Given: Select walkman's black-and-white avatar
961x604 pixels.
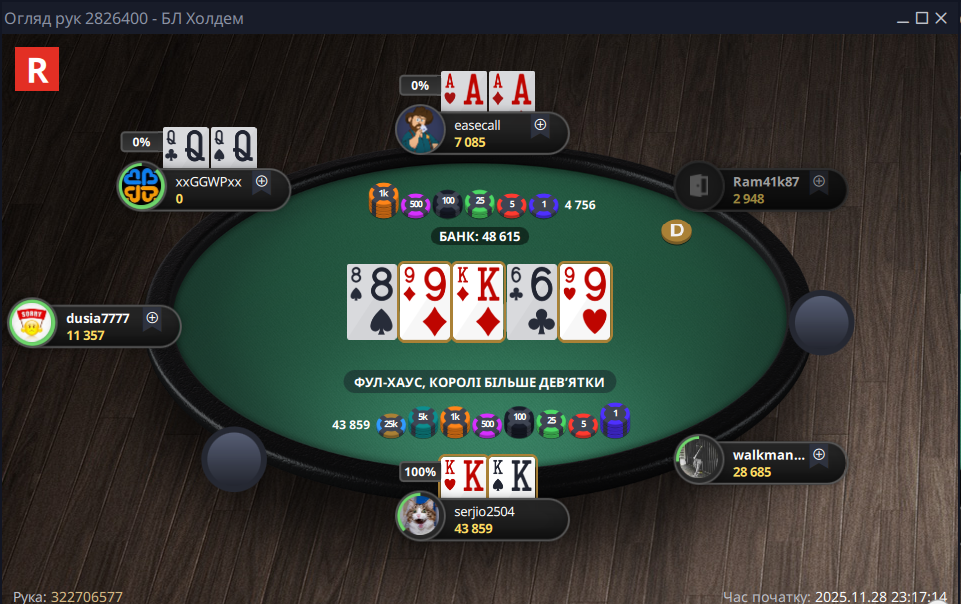Looking at the screenshot, I should click(699, 460).
